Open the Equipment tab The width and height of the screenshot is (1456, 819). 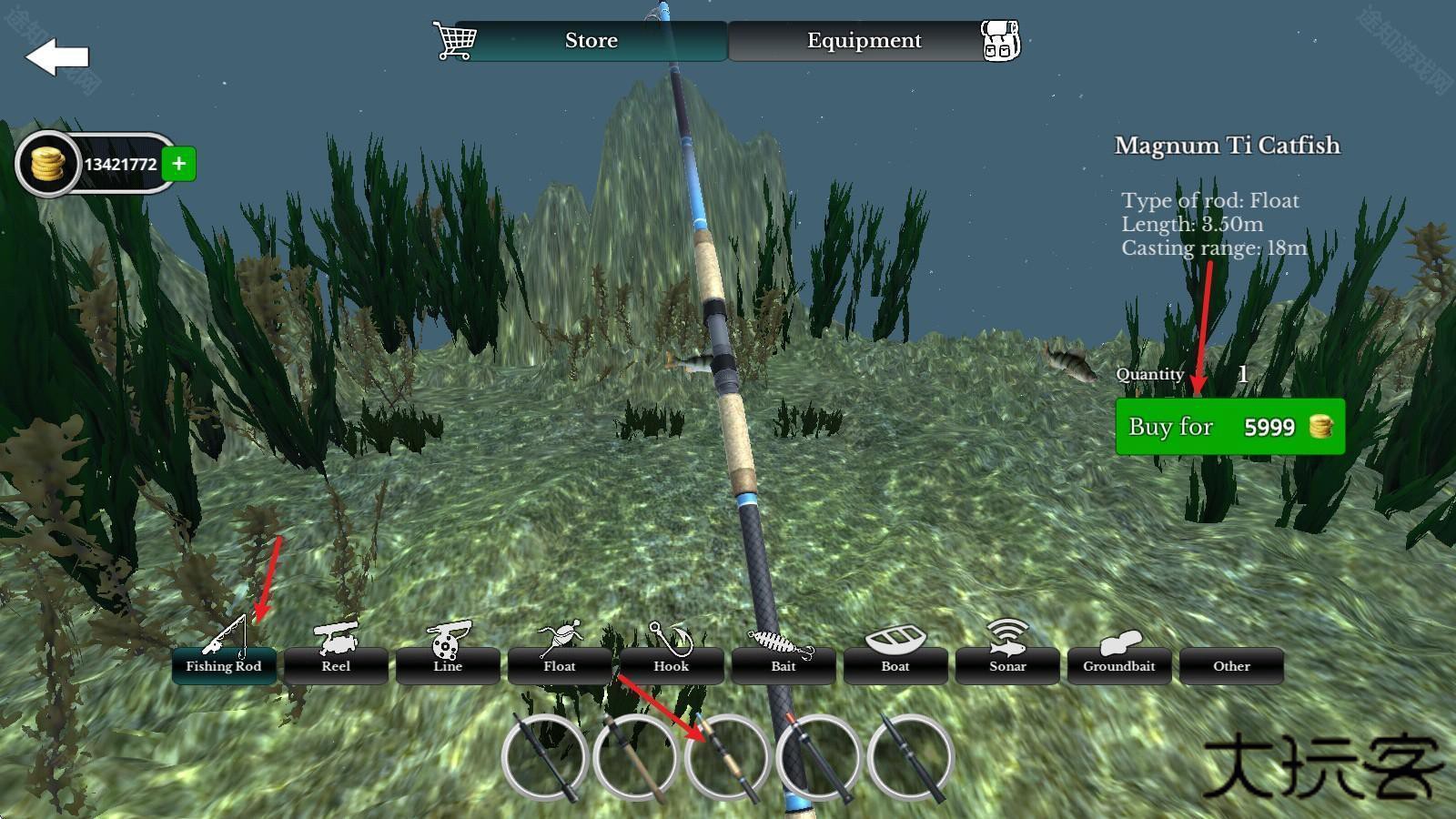tap(864, 41)
